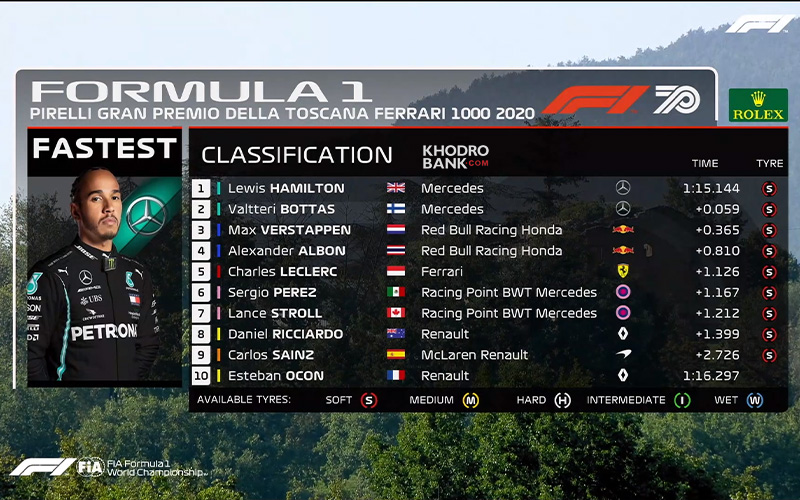This screenshot has width=800, height=500.
Task: Click the Intermediate tyre legend icon
Action: 682,400
